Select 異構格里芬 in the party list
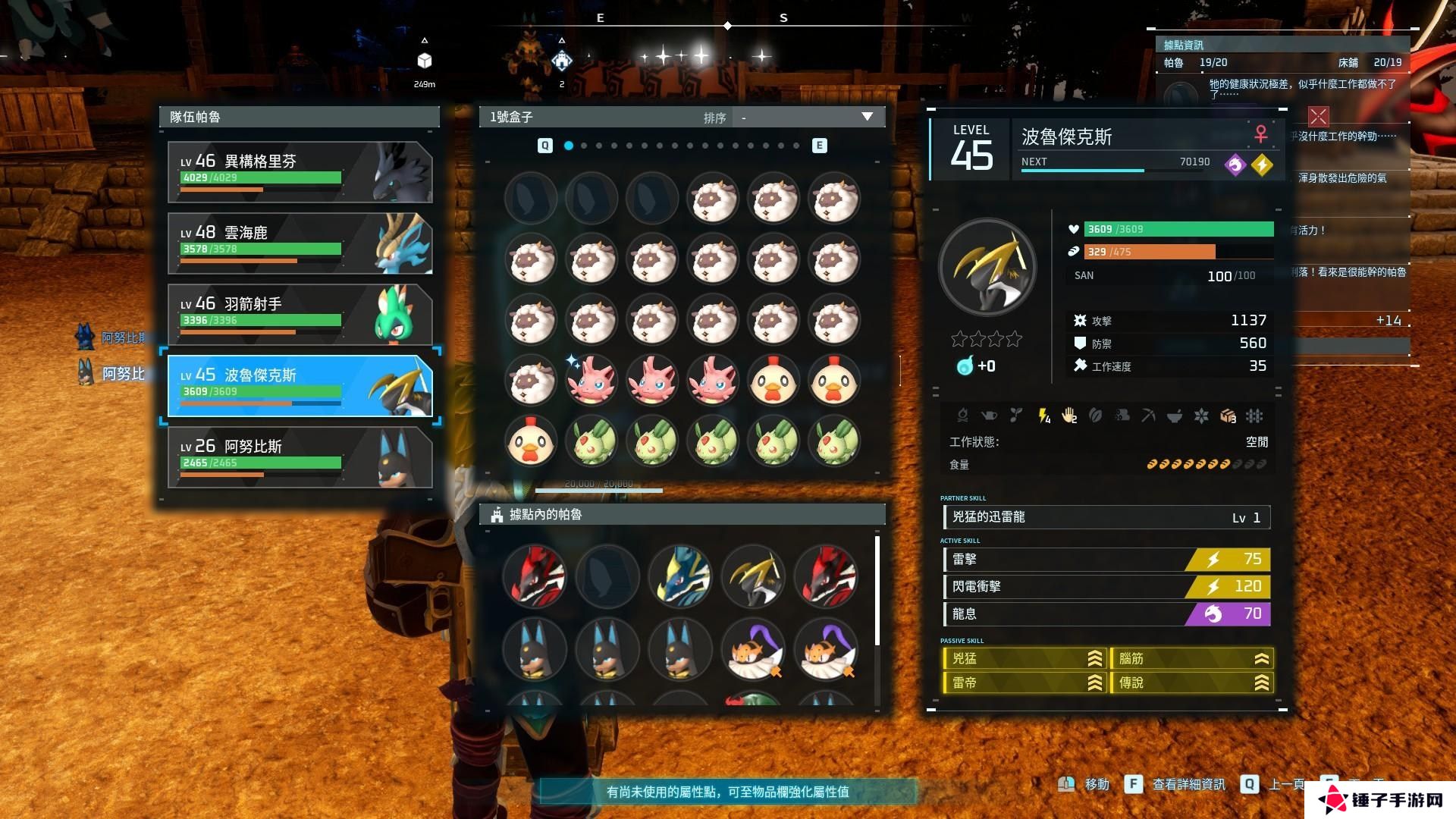 (300, 172)
